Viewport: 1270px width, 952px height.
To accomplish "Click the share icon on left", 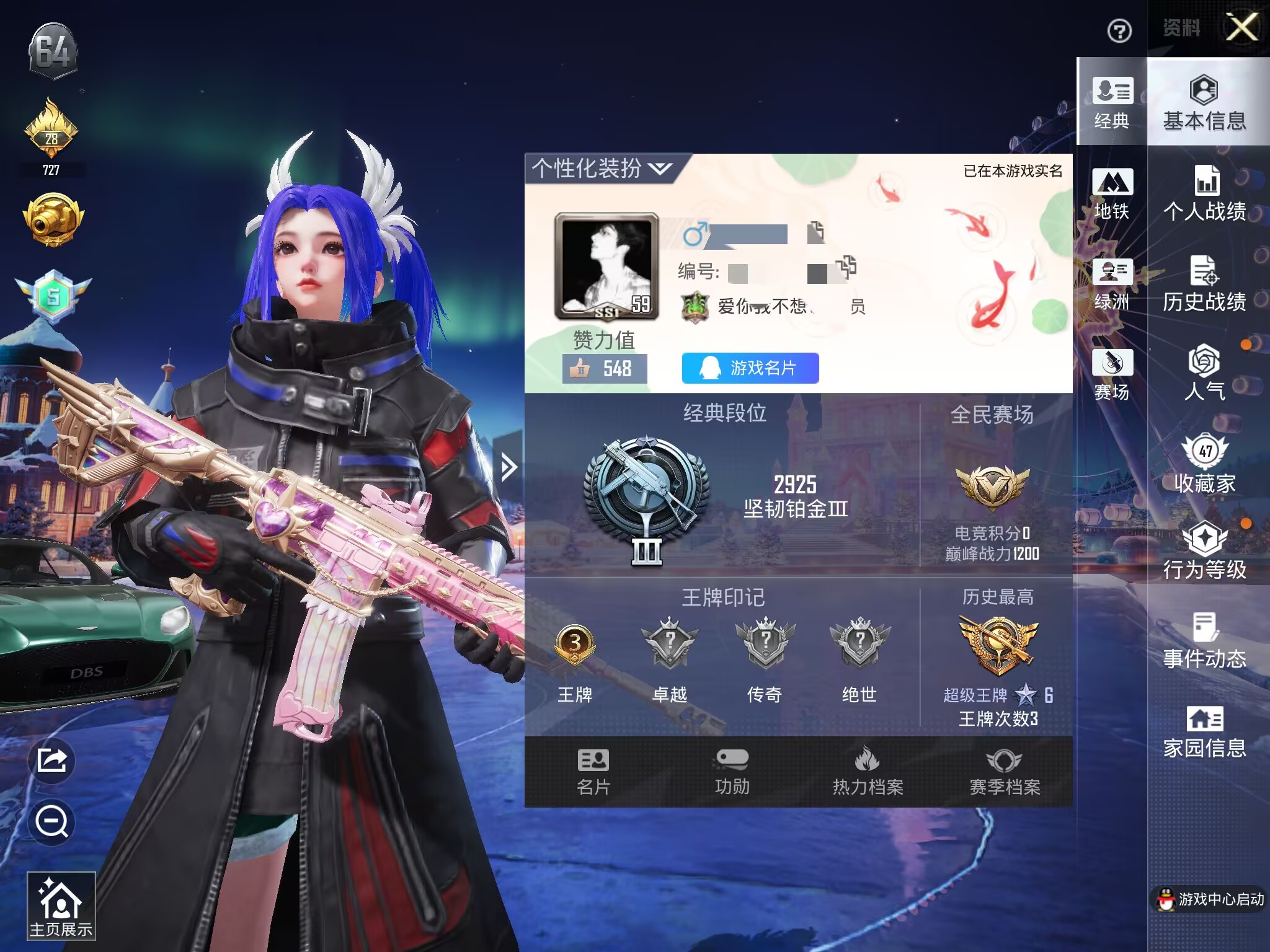I will [x=52, y=760].
